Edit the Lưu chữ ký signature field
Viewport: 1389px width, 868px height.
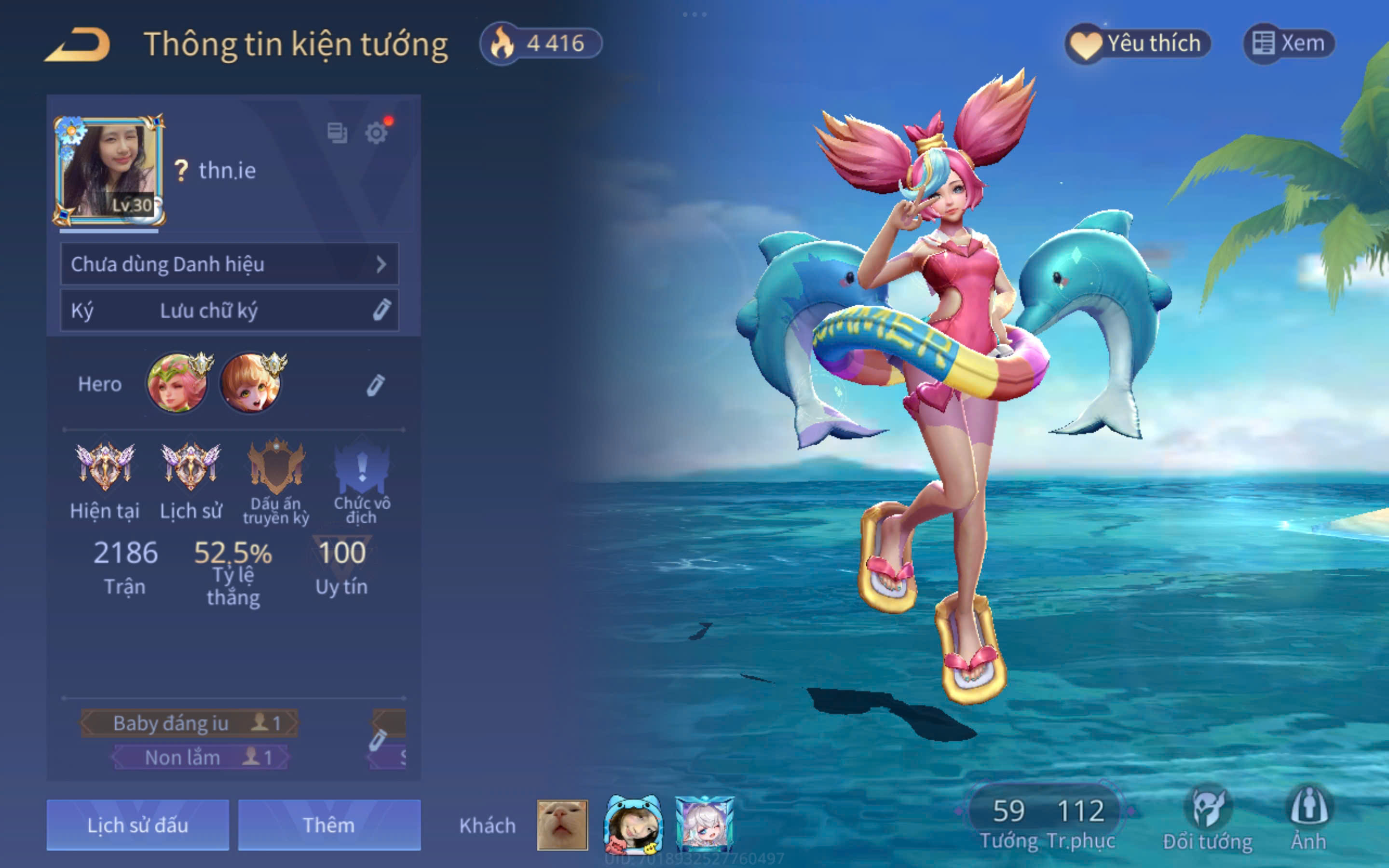tap(381, 310)
